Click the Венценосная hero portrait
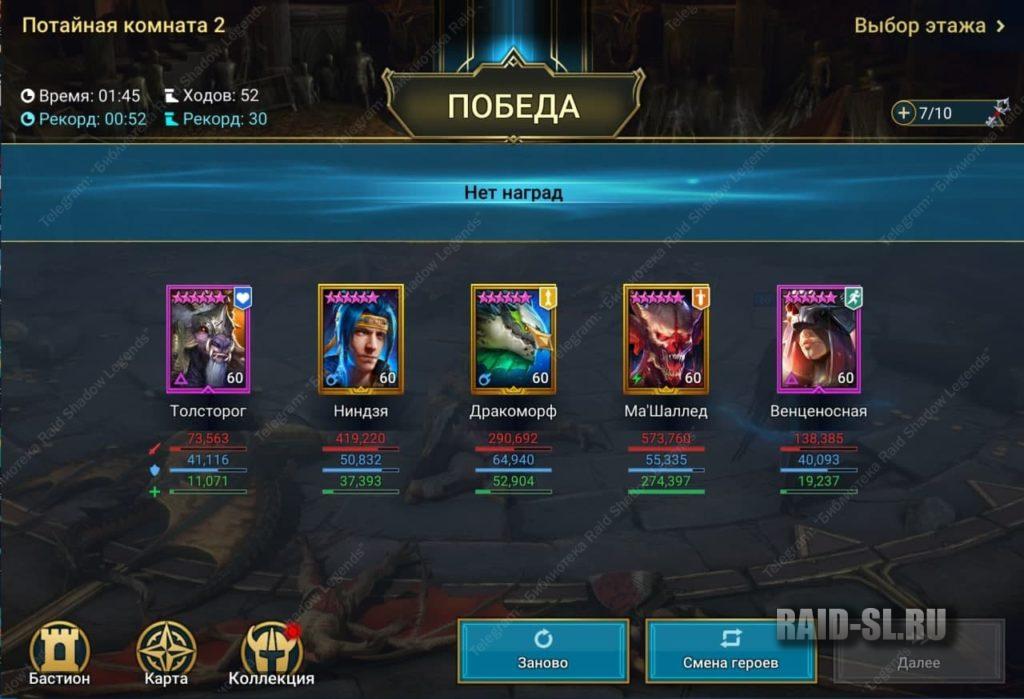Screen dimensions: 1024x699 click(x=819, y=339)
